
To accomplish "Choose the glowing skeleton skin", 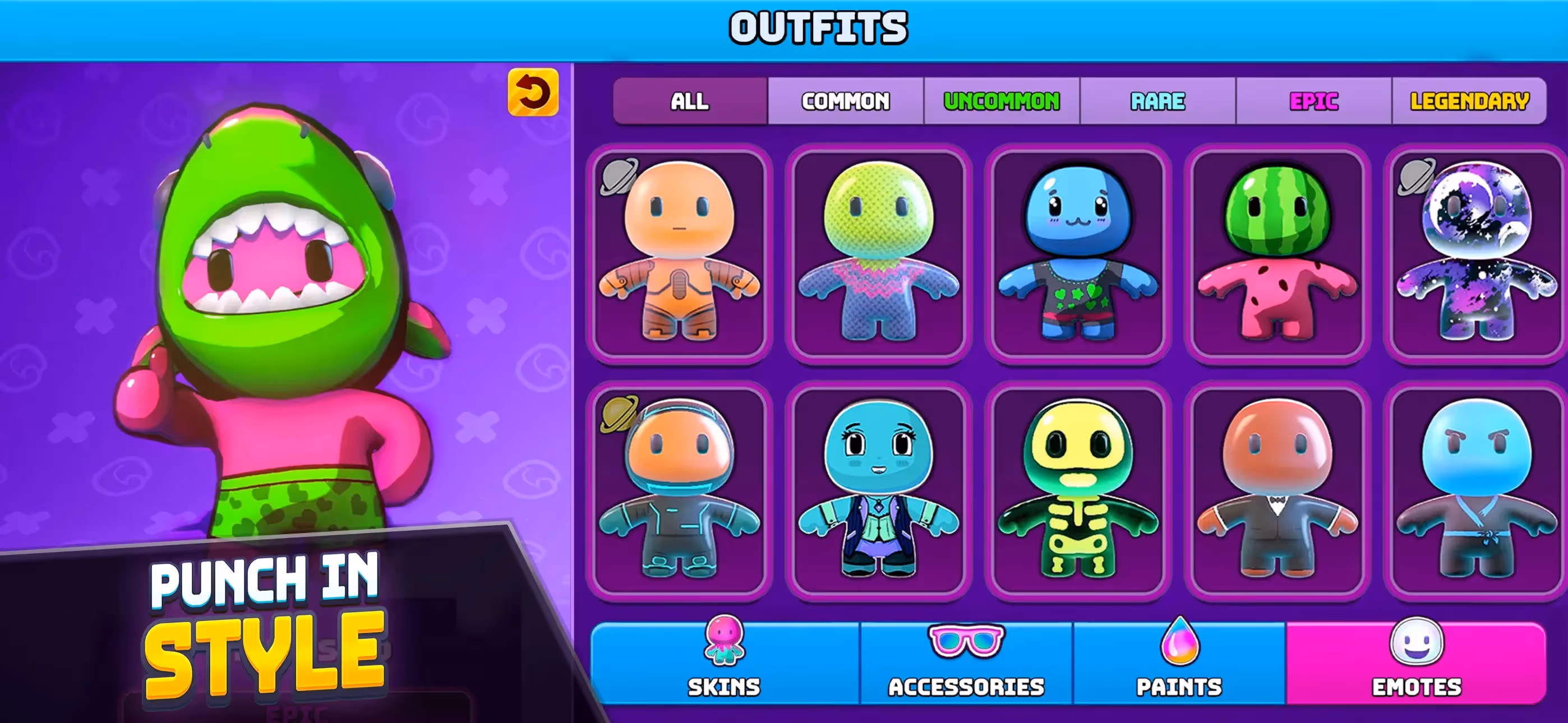I will click(1077, 490).
